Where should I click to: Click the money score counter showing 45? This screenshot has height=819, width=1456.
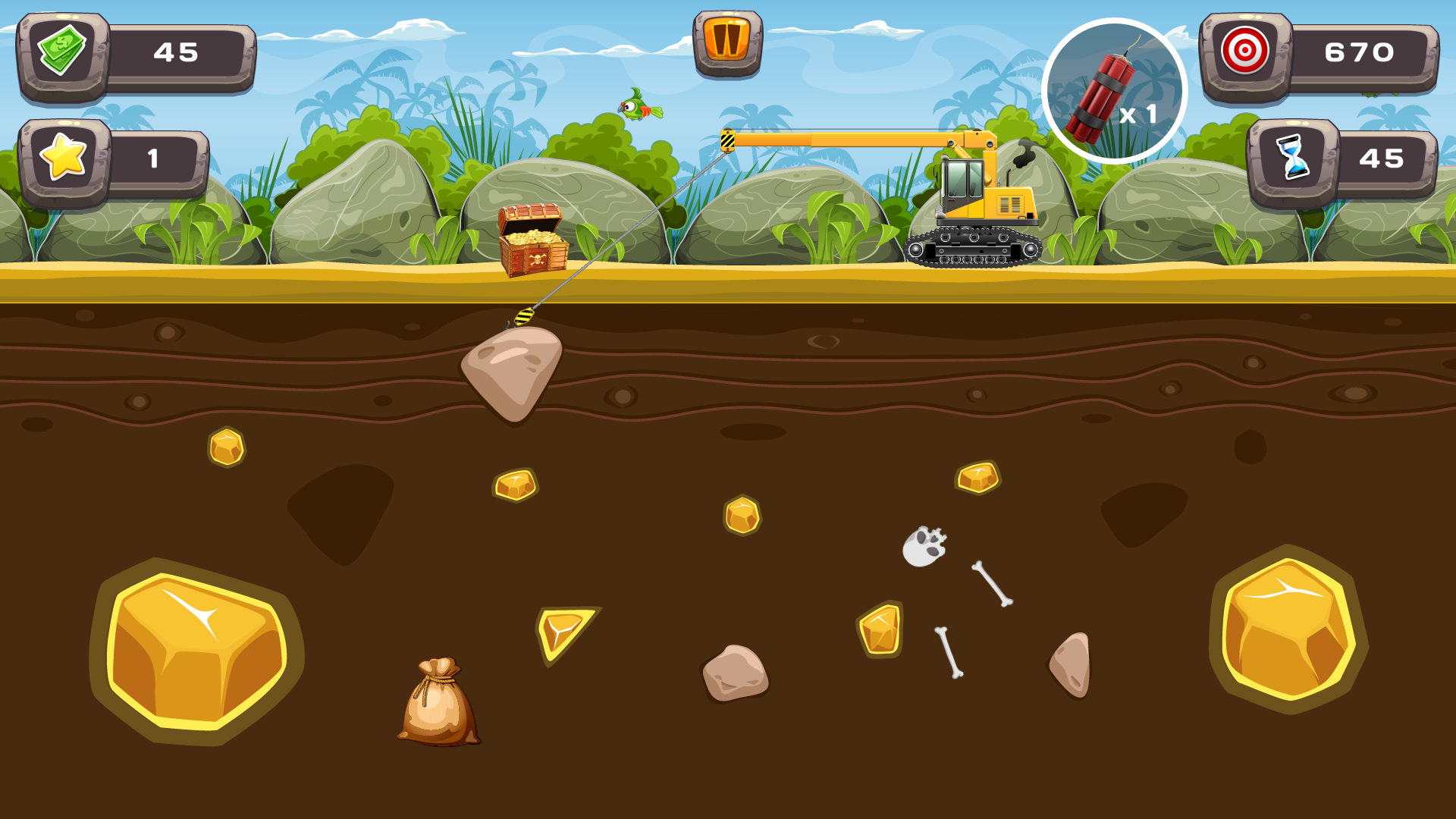176,52
